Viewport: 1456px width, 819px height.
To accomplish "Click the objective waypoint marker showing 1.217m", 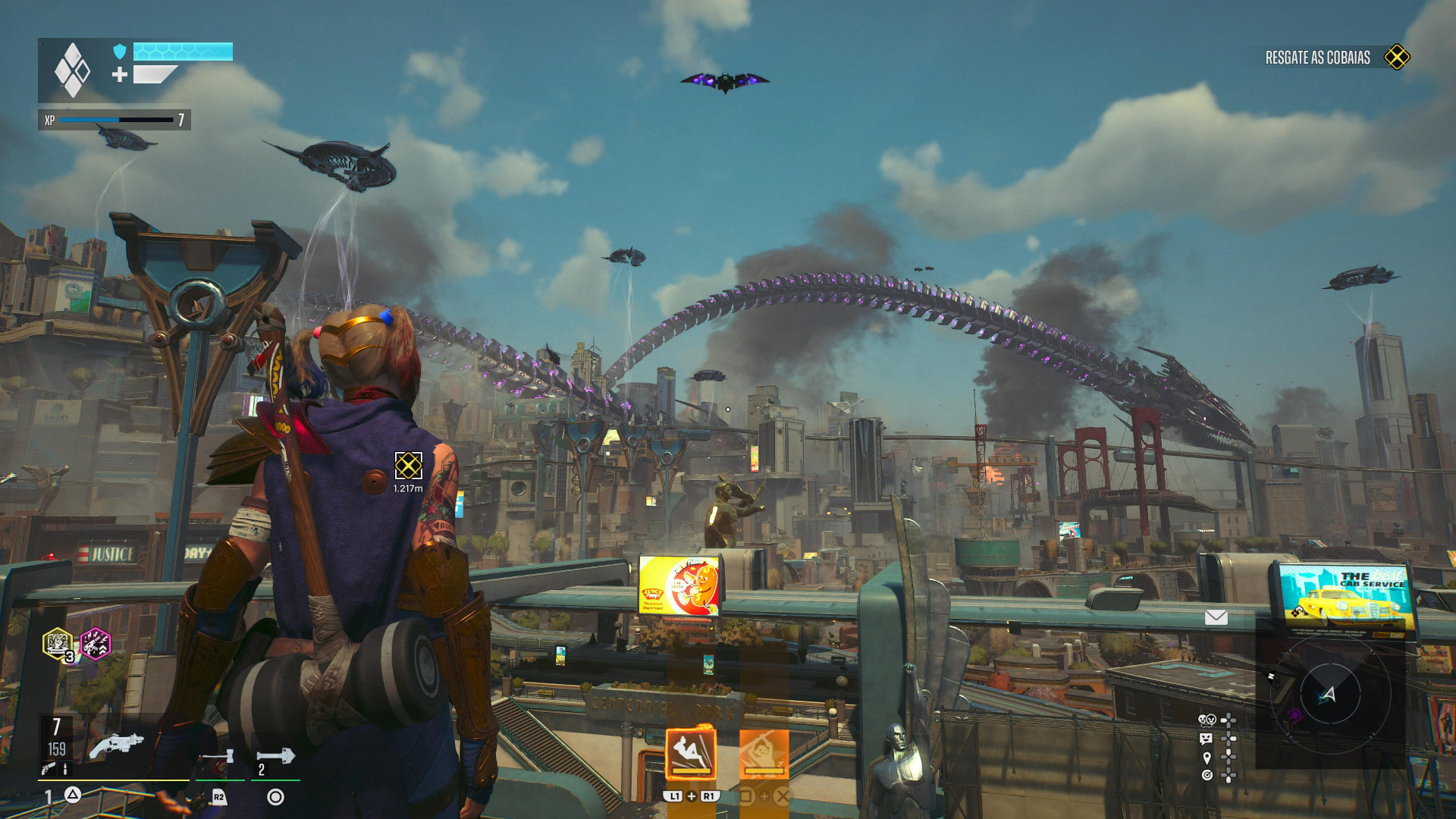I will (x=408, y=466).
